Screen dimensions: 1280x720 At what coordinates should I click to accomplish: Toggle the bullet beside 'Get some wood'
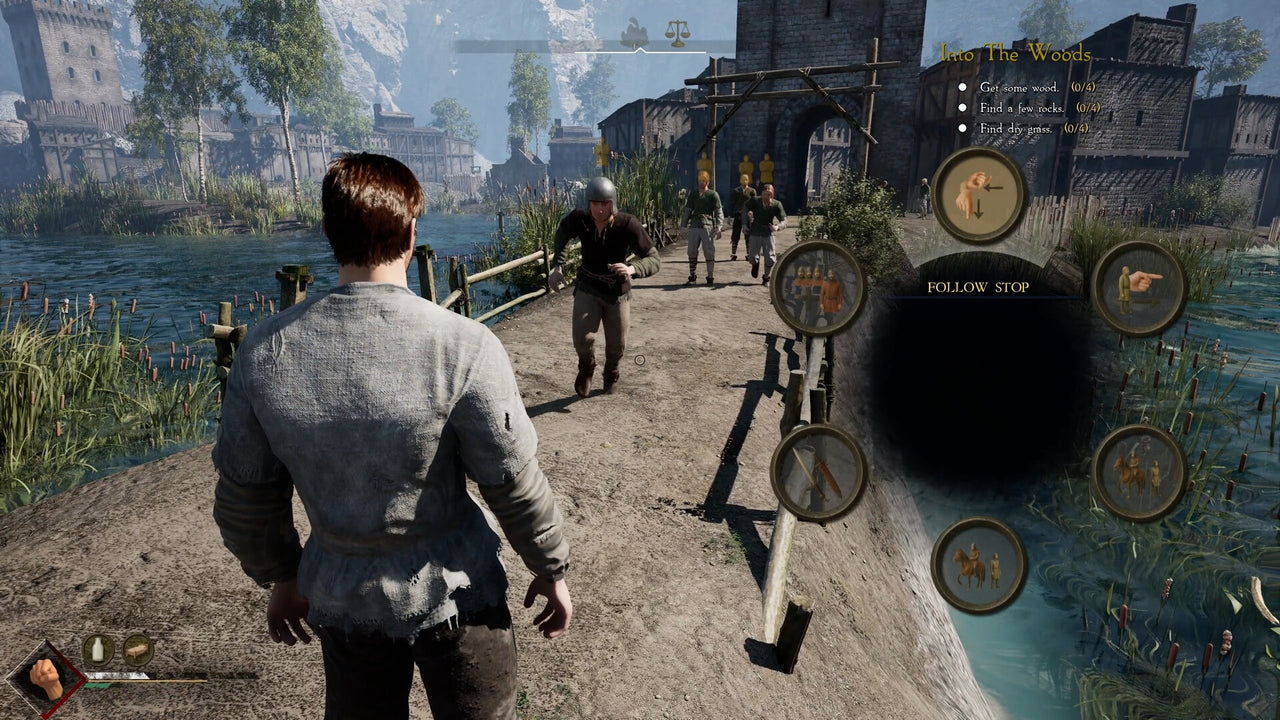(962, 87)
